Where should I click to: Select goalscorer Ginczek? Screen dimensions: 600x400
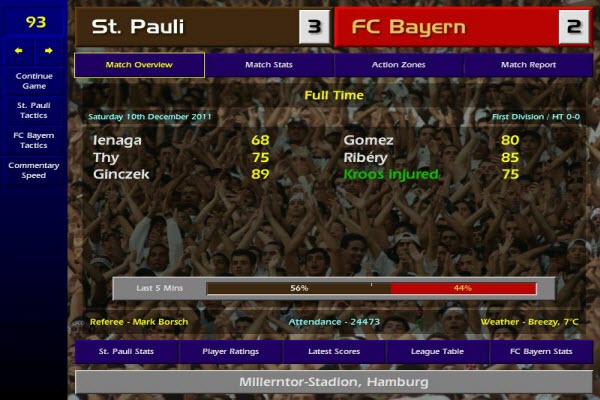[120, 174]
